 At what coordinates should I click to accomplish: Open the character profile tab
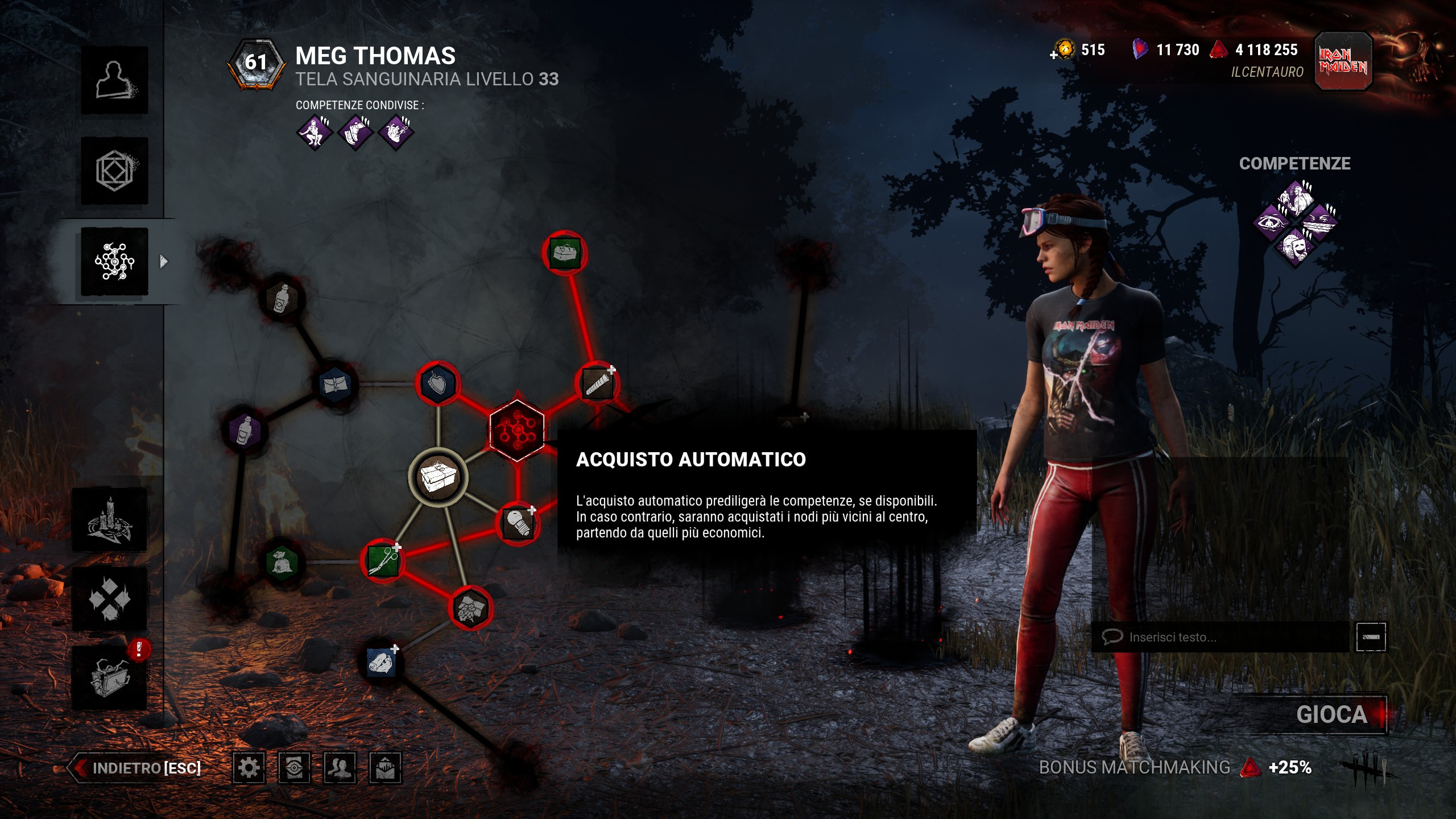click(x=114, y=80)
